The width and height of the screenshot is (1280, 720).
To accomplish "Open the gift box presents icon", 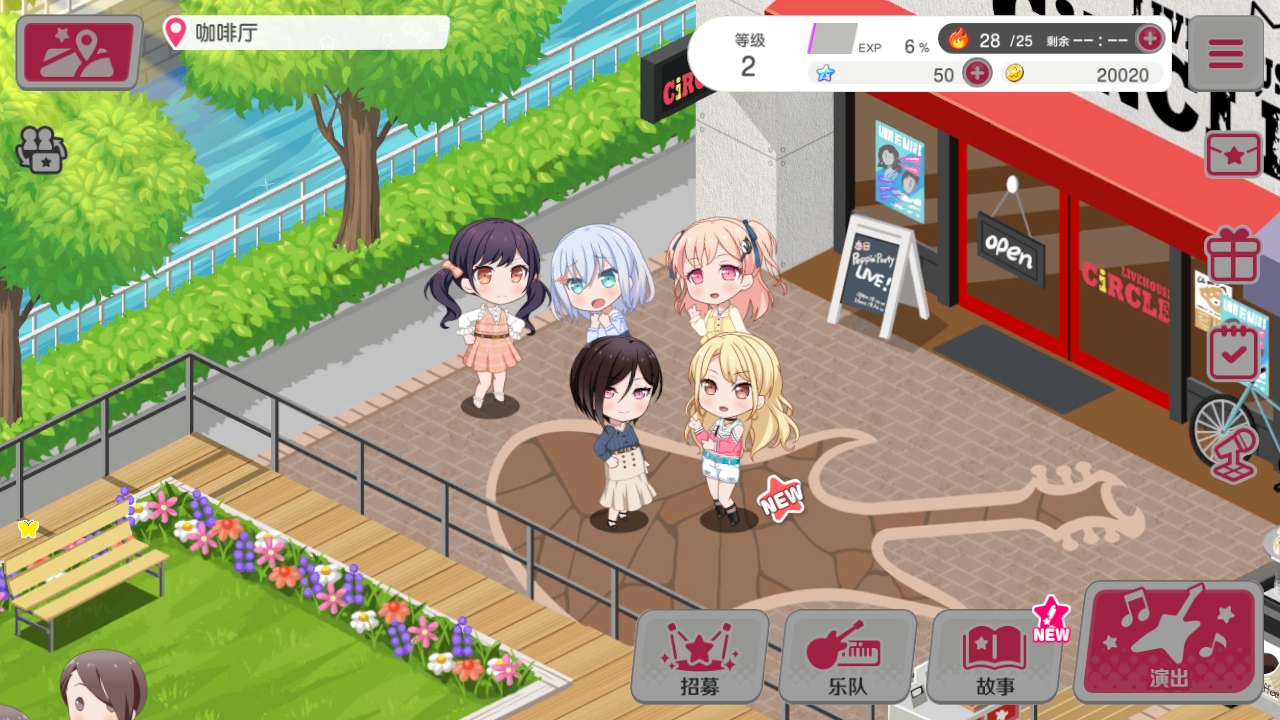I will pos(1233,254).
